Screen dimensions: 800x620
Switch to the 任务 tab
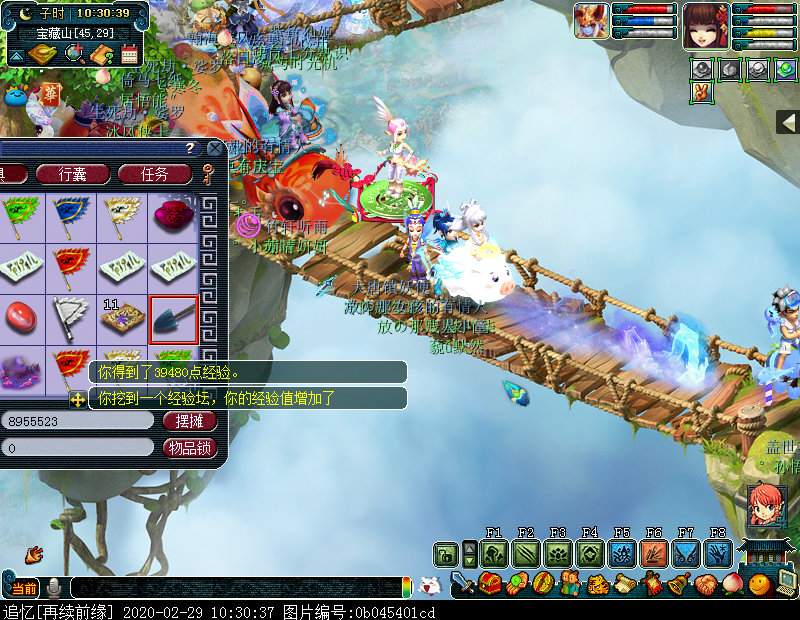pyautogui.click(x=154, y=174)
